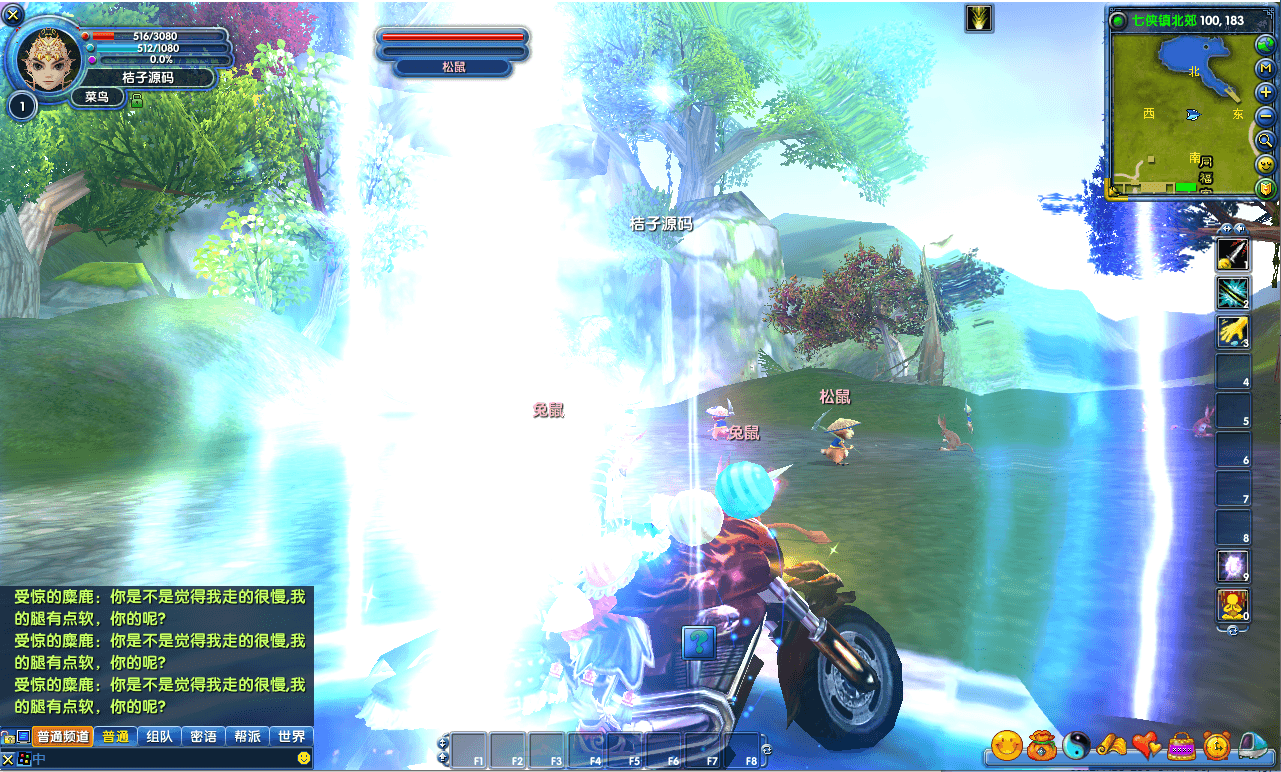Open the full map with the M button

pos(1266,68)
